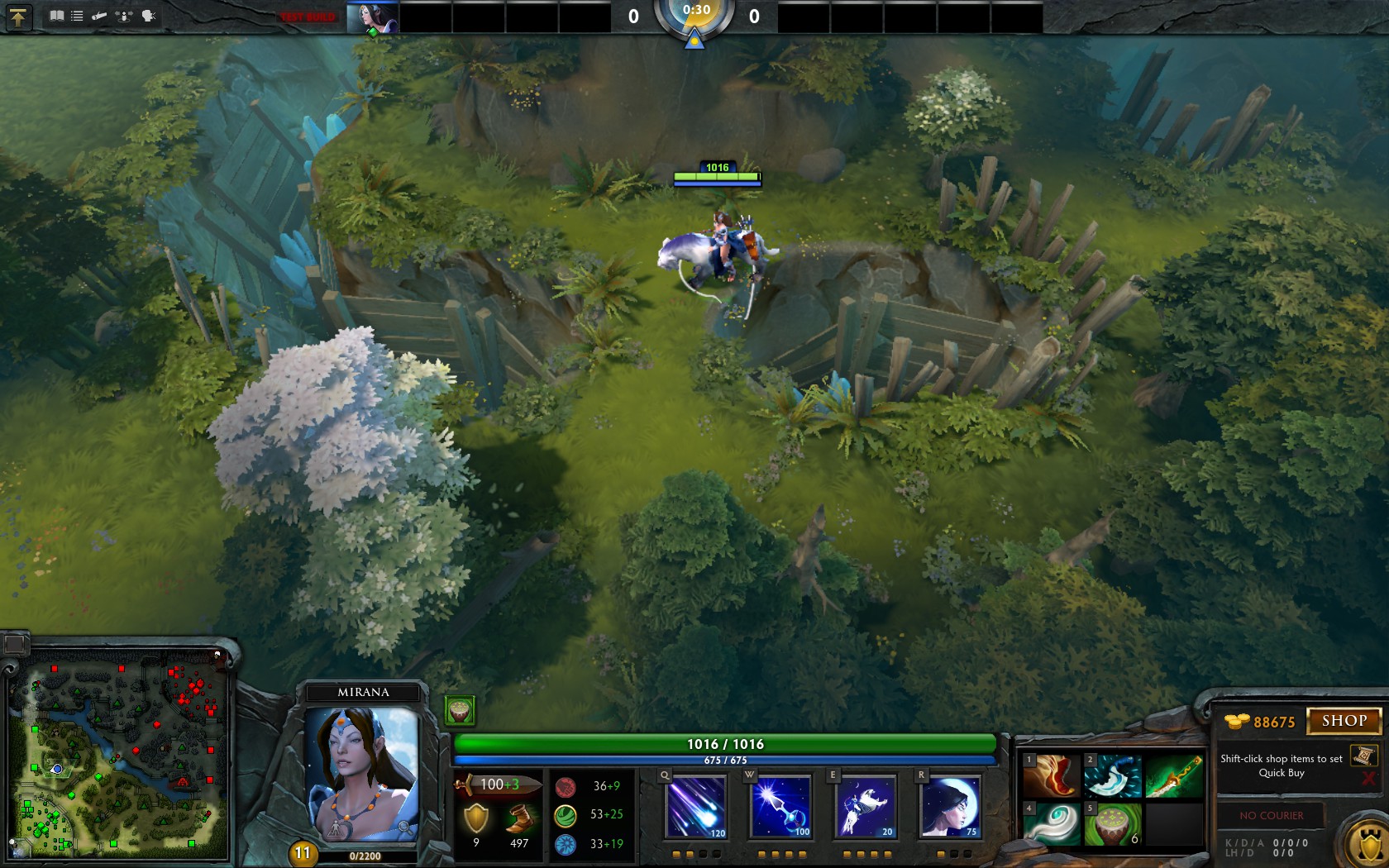Open the book icon in top bar
Viewport: 1389px width, 868px height.
pos(56,16)
